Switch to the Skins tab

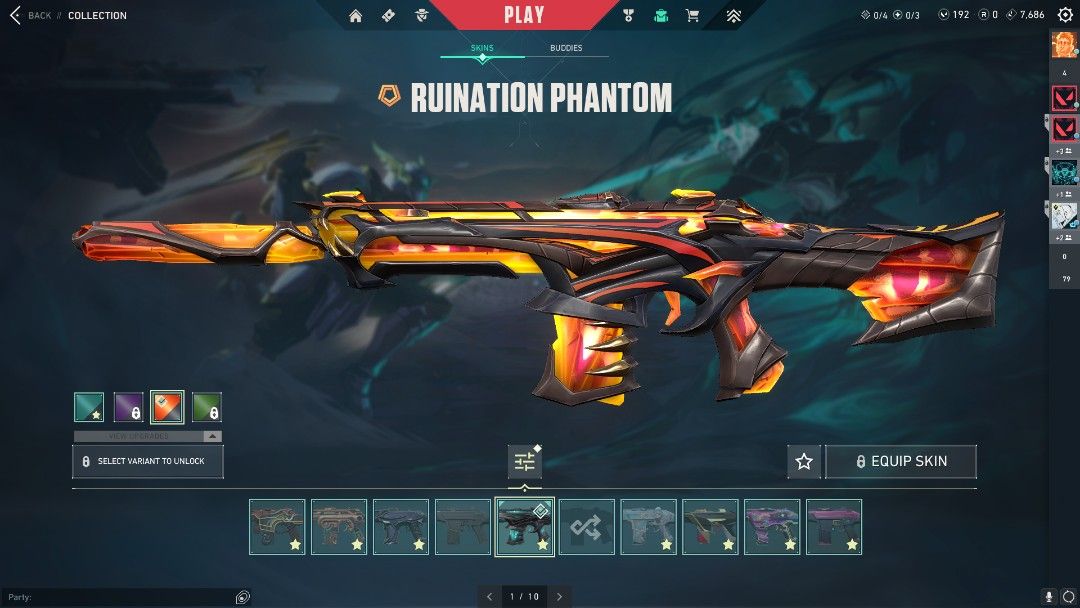(482, 48)
